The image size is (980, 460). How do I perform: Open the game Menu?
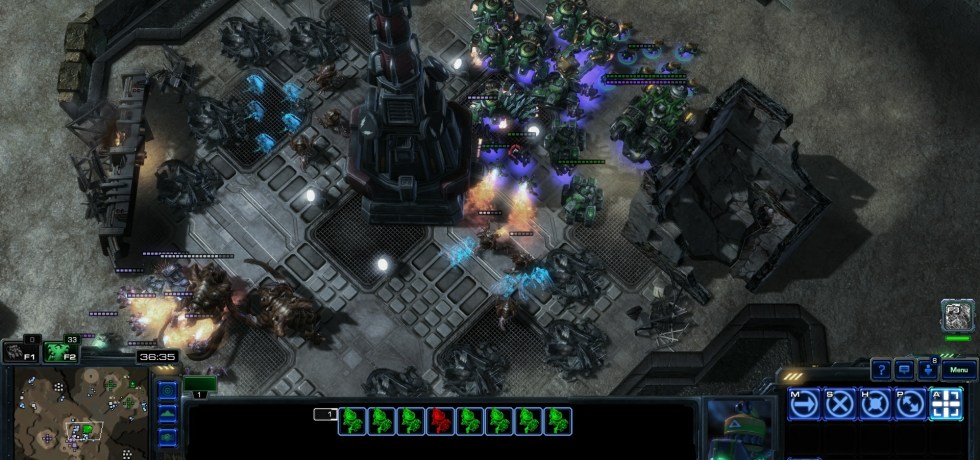[x=958, y=370]
